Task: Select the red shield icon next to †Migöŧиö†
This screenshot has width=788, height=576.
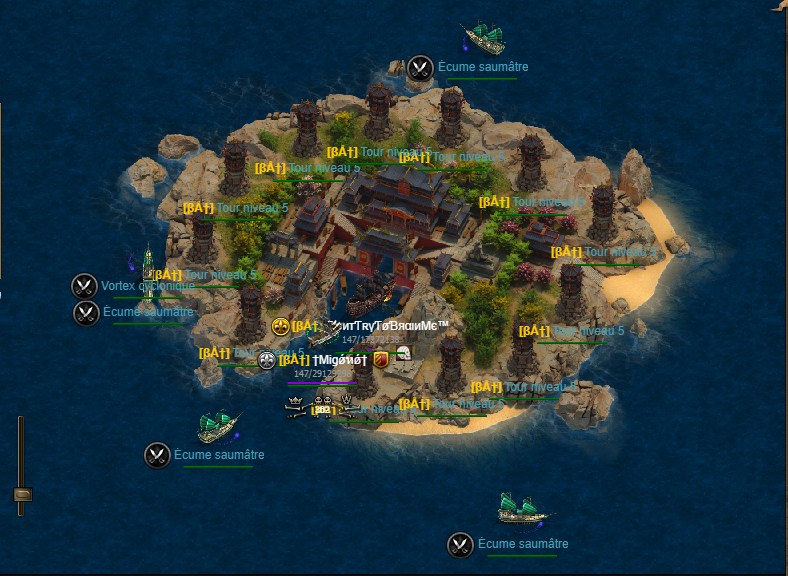Action: click(380, 359)
